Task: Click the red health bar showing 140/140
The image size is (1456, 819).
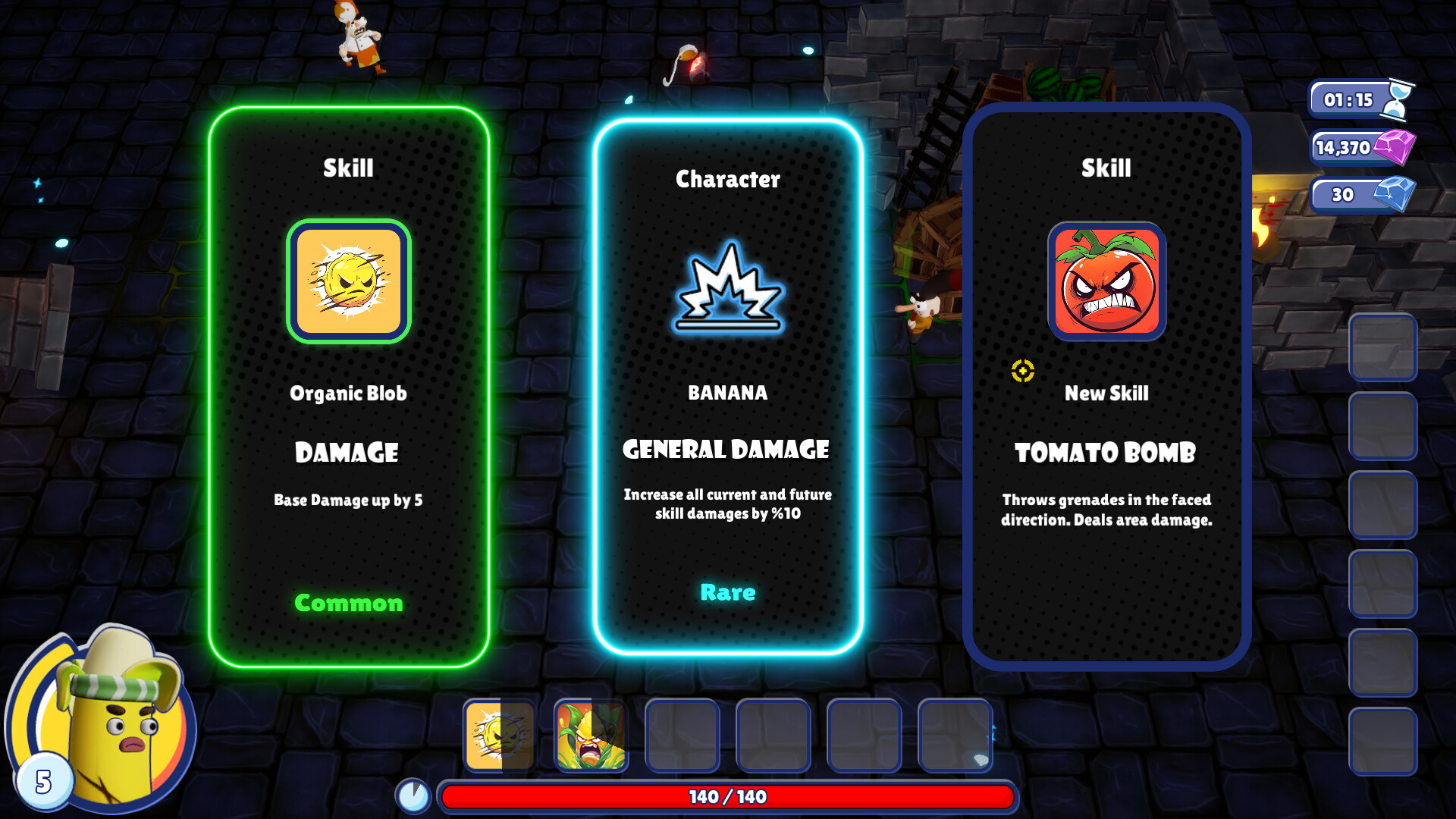Action: click(728, 797)
